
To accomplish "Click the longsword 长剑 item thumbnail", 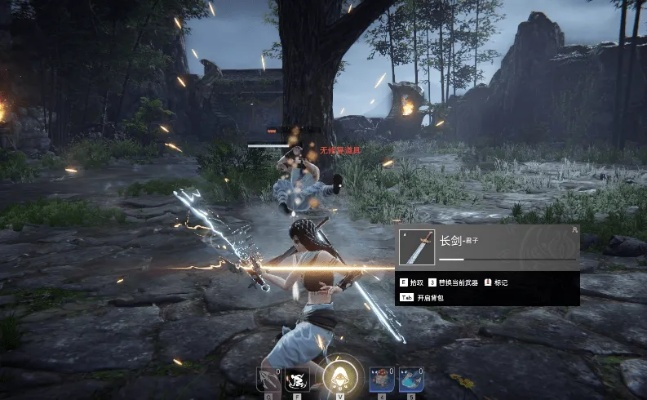I will click(416, 246).
